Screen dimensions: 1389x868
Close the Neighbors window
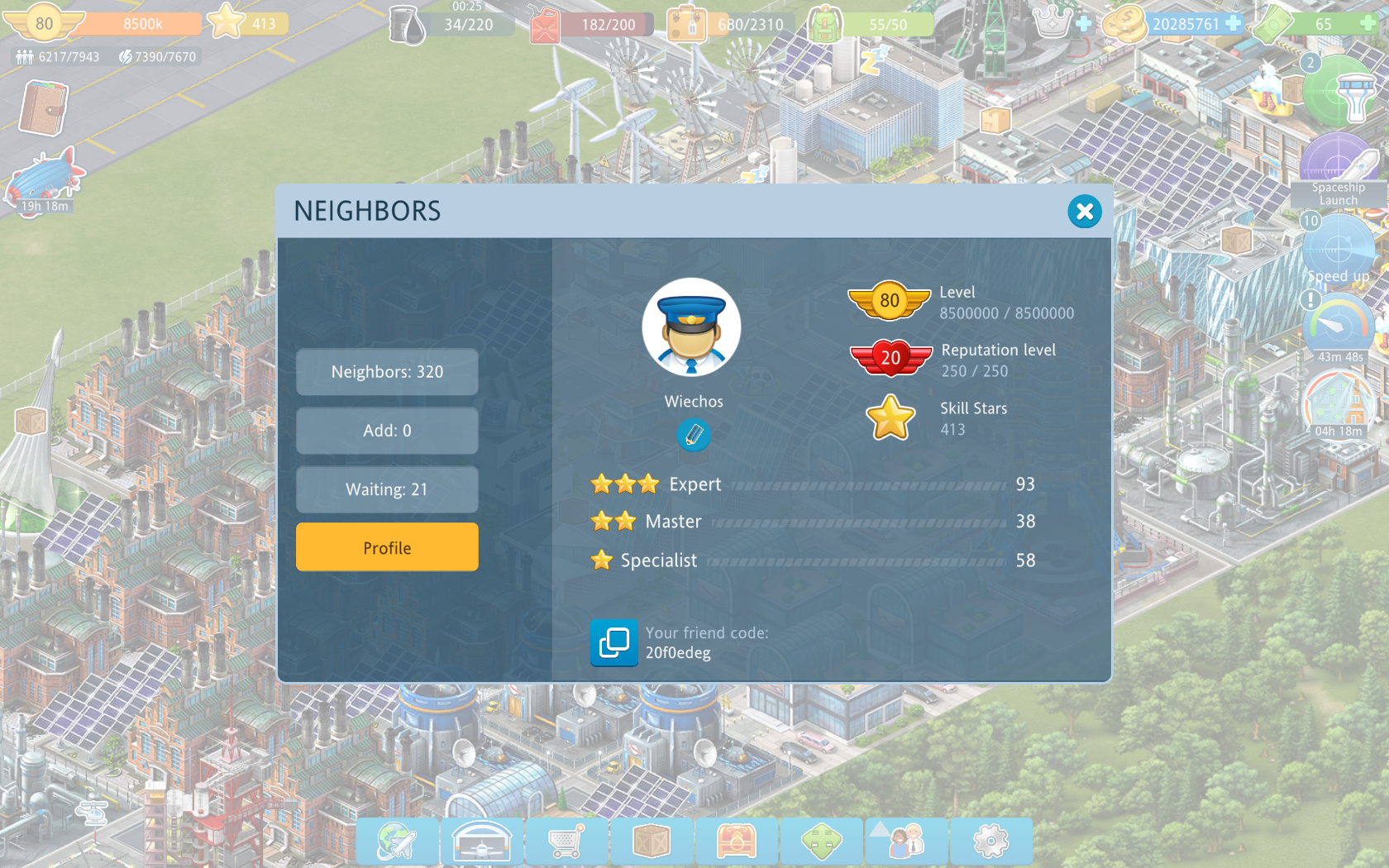(x=1084, y=212)
